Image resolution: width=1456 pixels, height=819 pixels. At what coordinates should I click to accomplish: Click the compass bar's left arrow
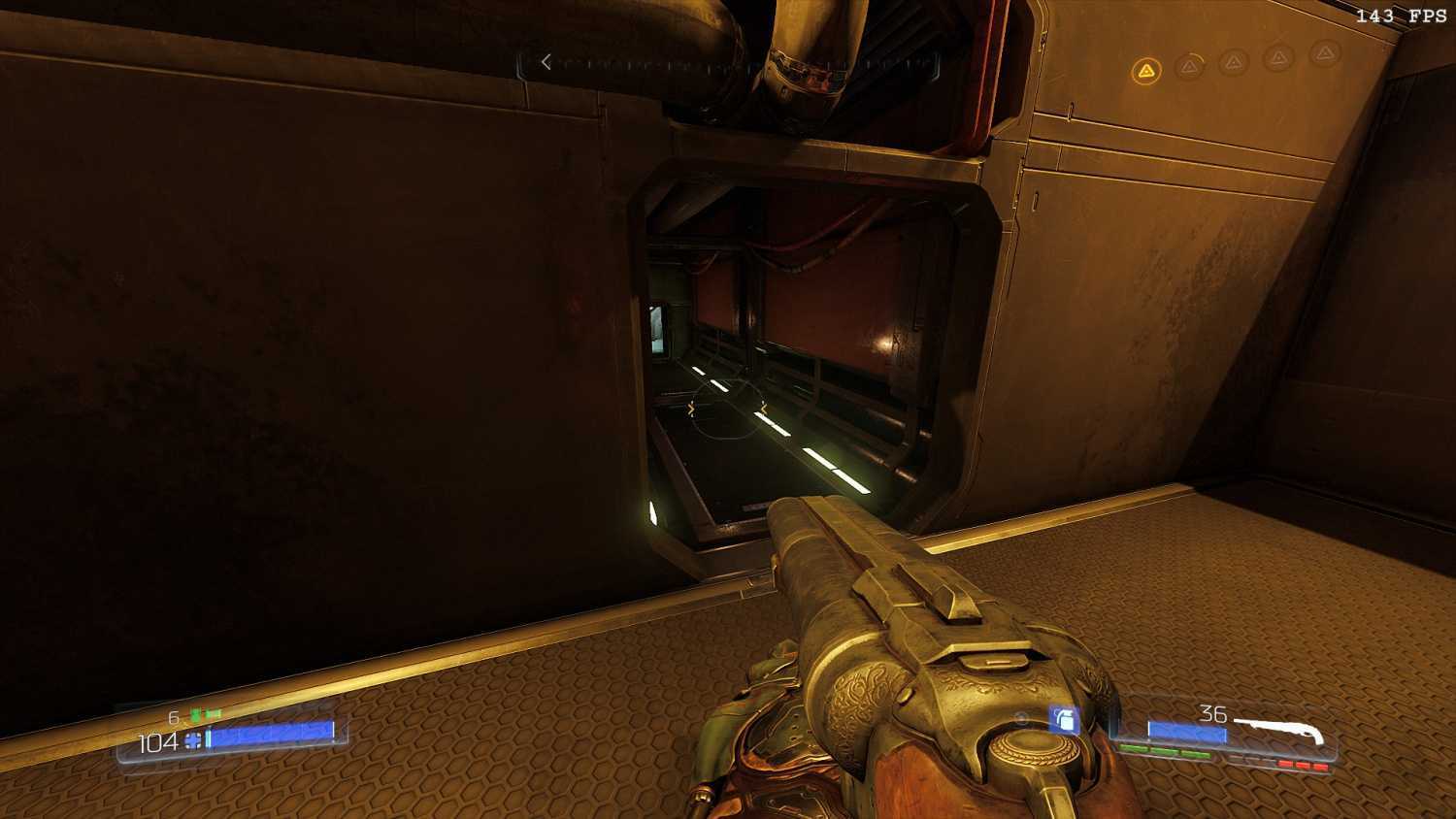546,62
